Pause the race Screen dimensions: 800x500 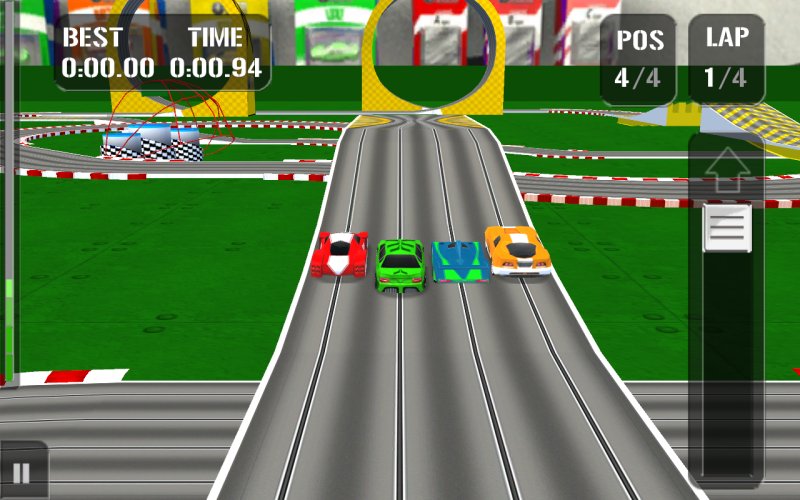point(22,471)
